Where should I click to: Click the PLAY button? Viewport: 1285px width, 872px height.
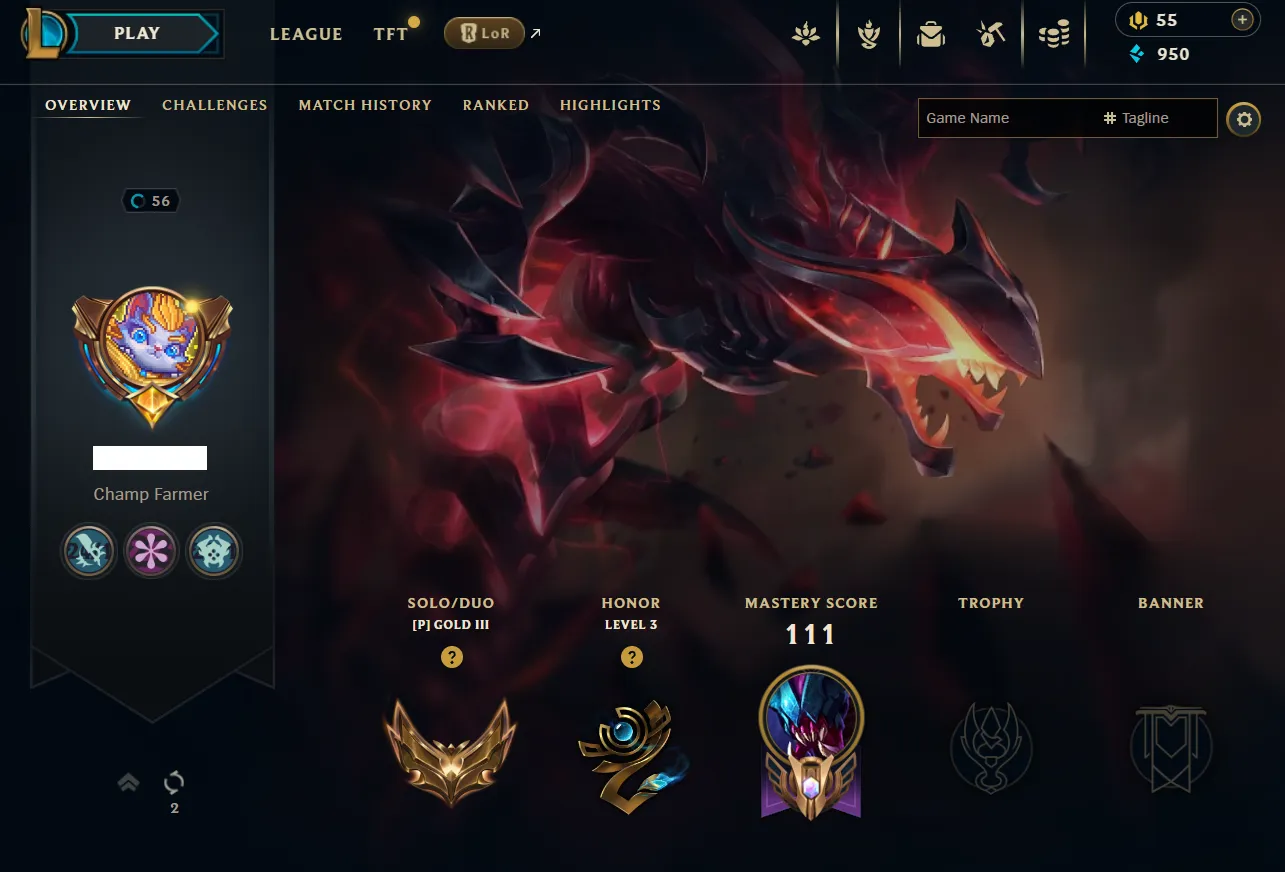[136, 33]
